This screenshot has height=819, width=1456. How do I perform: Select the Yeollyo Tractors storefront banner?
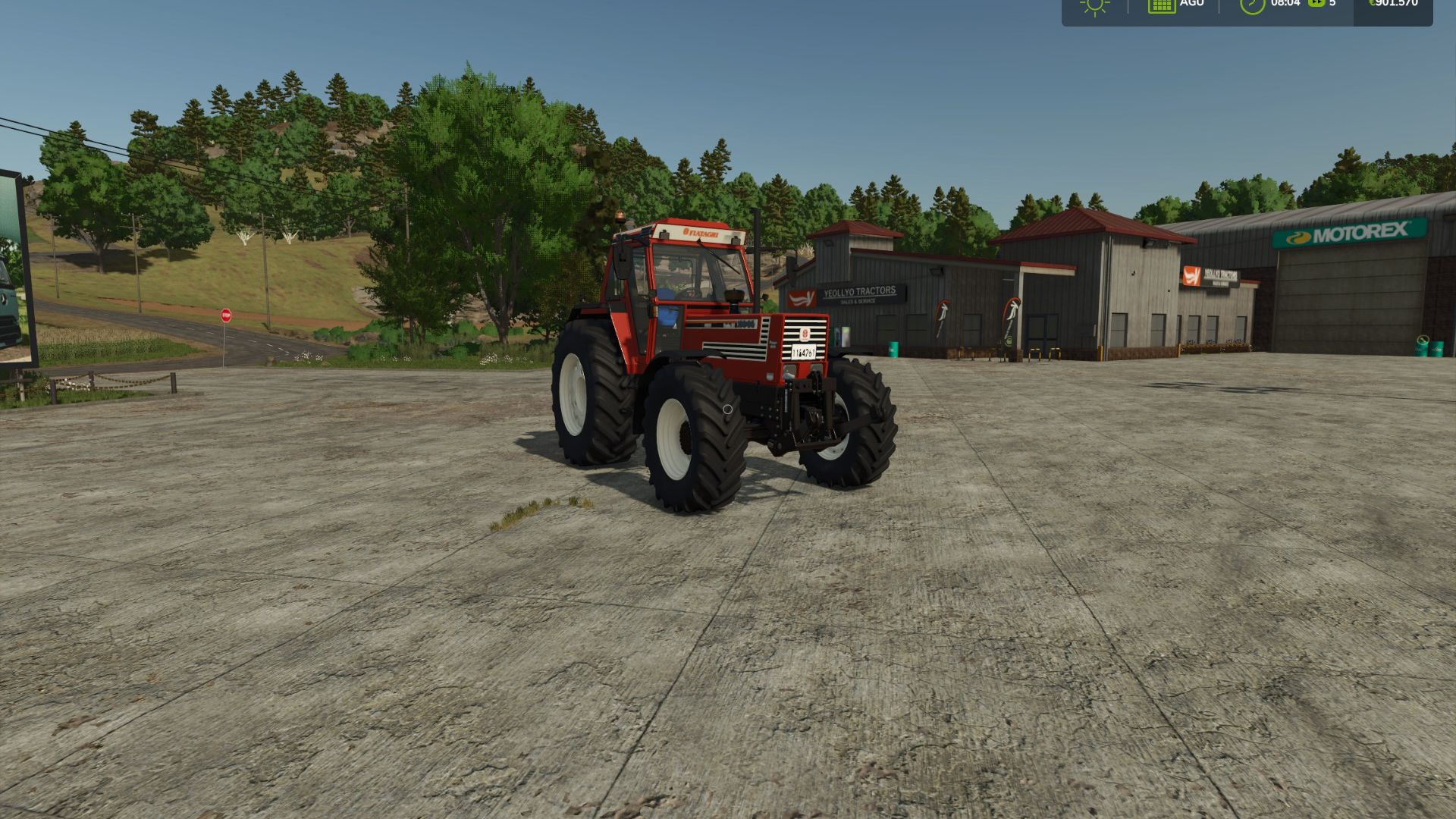pyautogui.click(x=861, y=294)
